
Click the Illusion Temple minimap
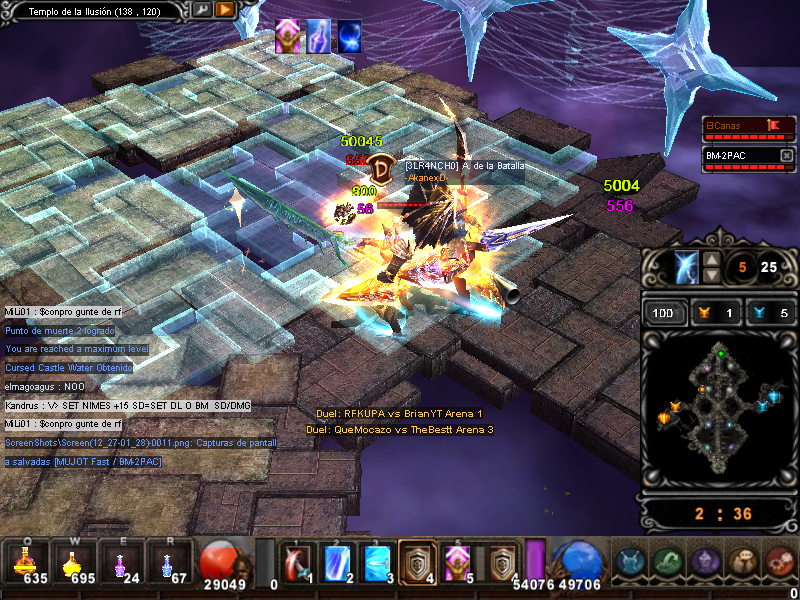coord(716,410)
